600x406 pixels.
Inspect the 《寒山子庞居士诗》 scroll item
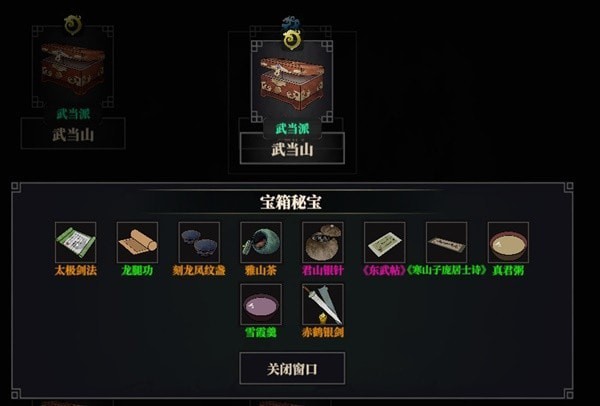(x=446, y=243)
